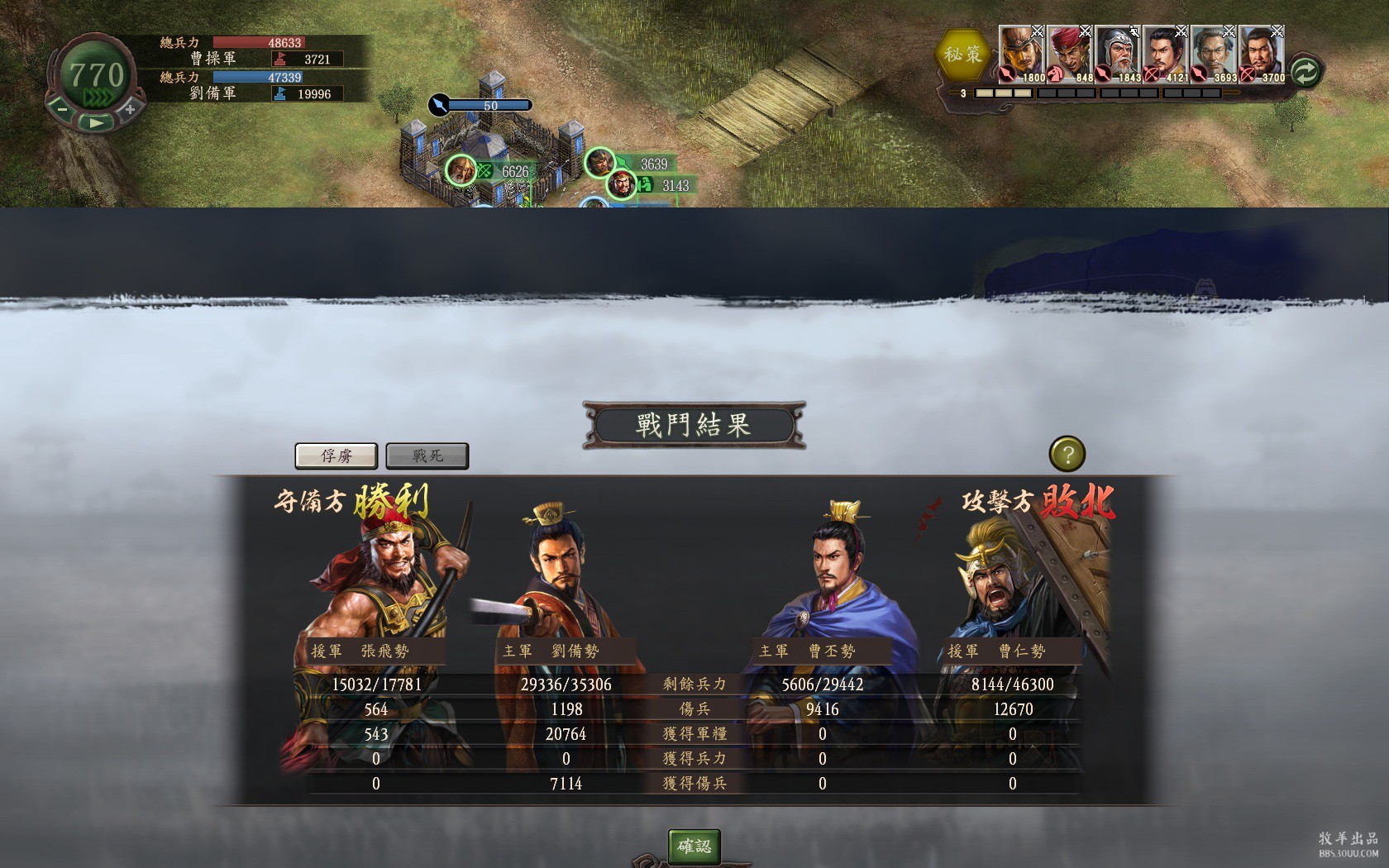
Task: Cycle officers with the green swap arrows
Action: tap(1305, 72)
